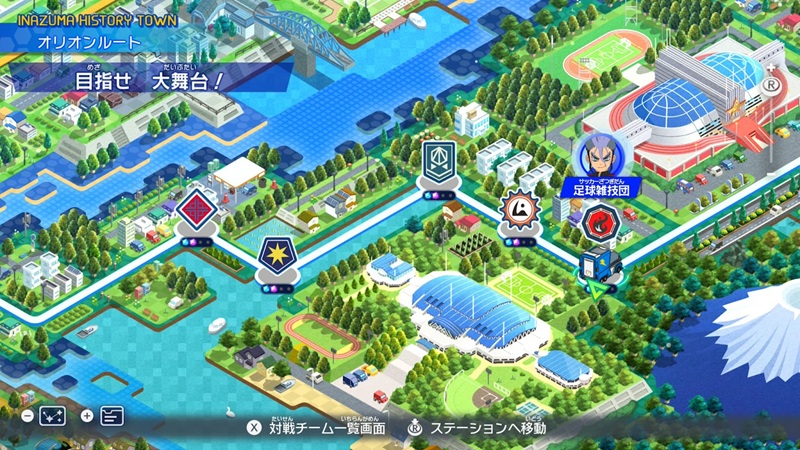Click the 足球雑技団 captain portrait

[x=600, y=153]
